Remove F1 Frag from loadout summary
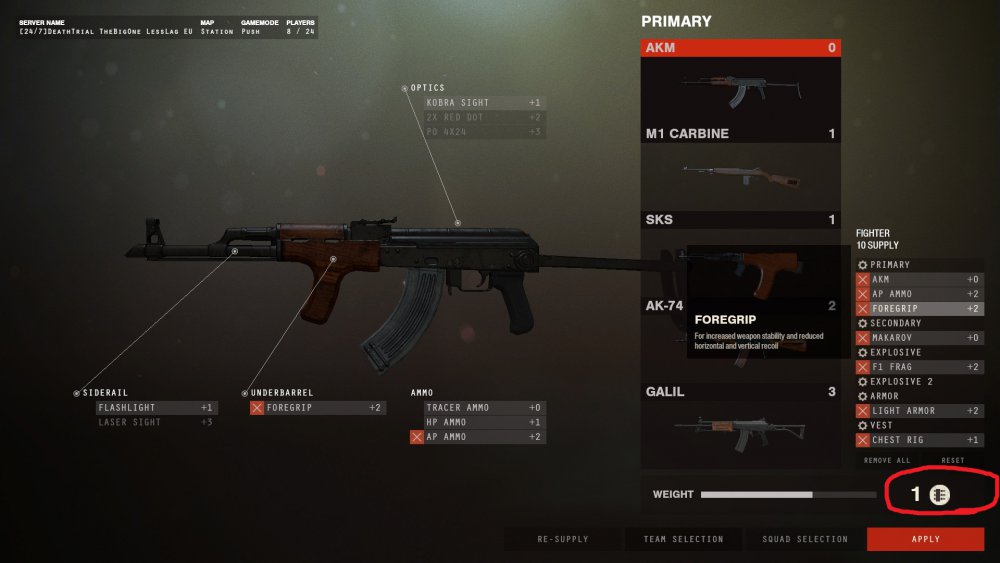 863,367
